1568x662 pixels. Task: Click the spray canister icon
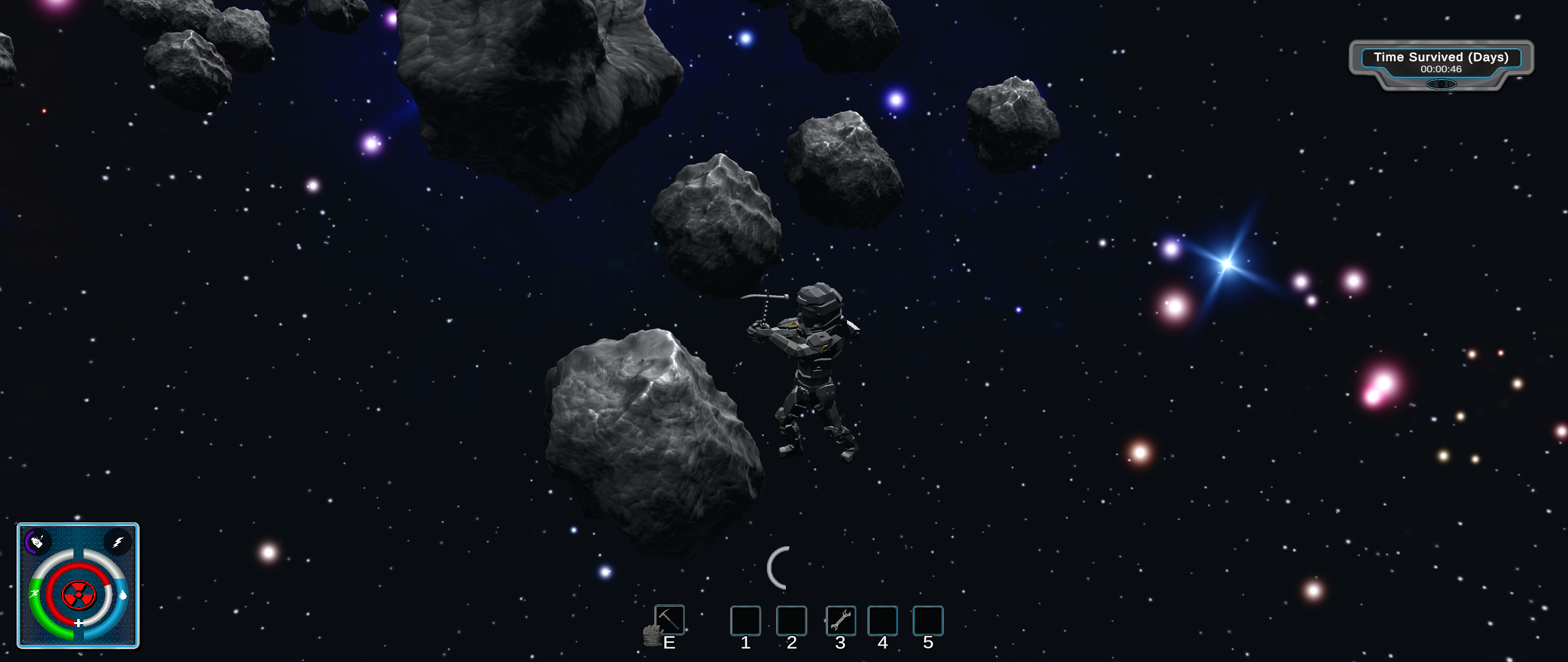coord(37,541)
